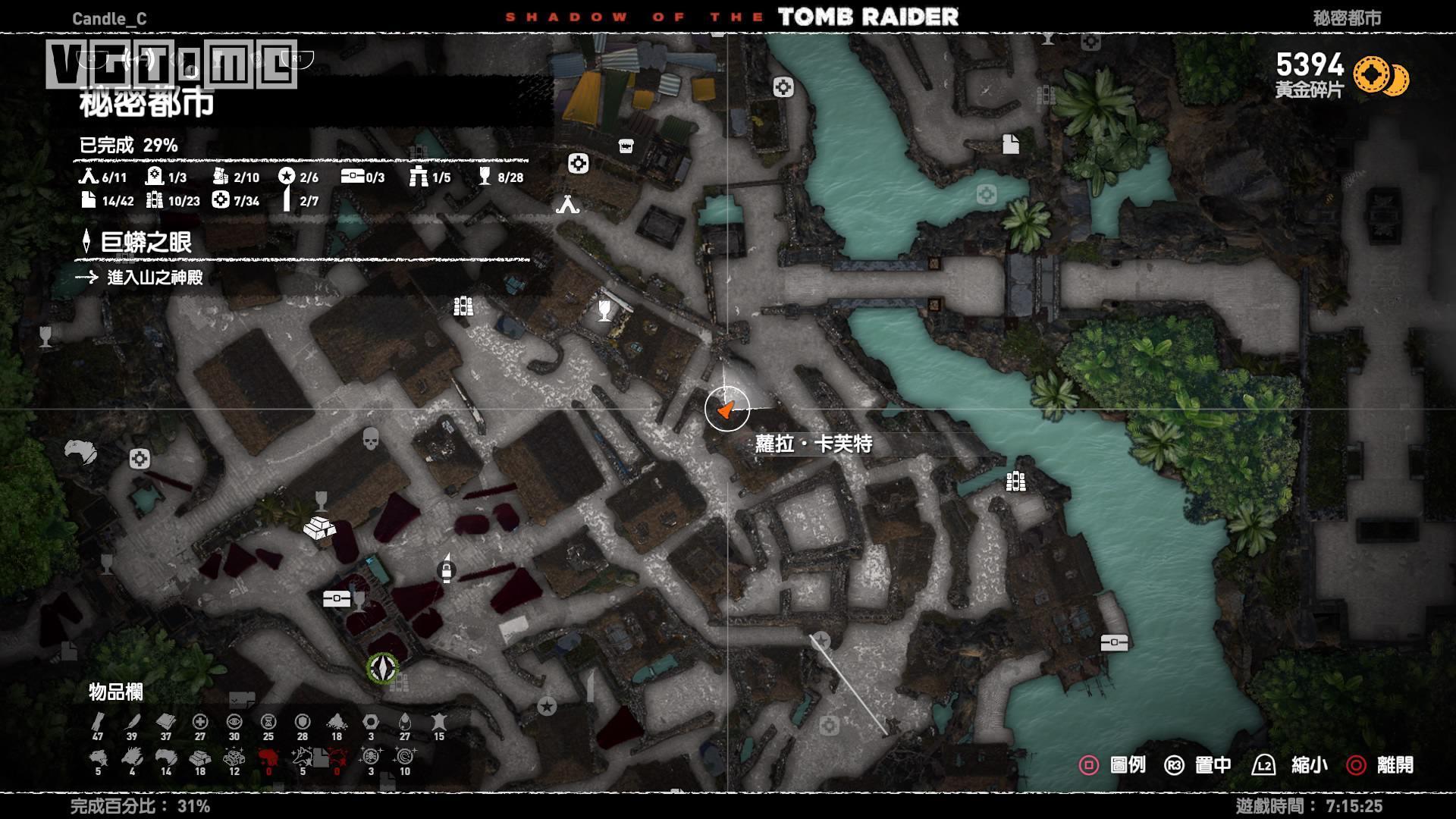Select the base camp tent marker on map
Viewport: 1456px width, 819px height.
tap(567, 204)
